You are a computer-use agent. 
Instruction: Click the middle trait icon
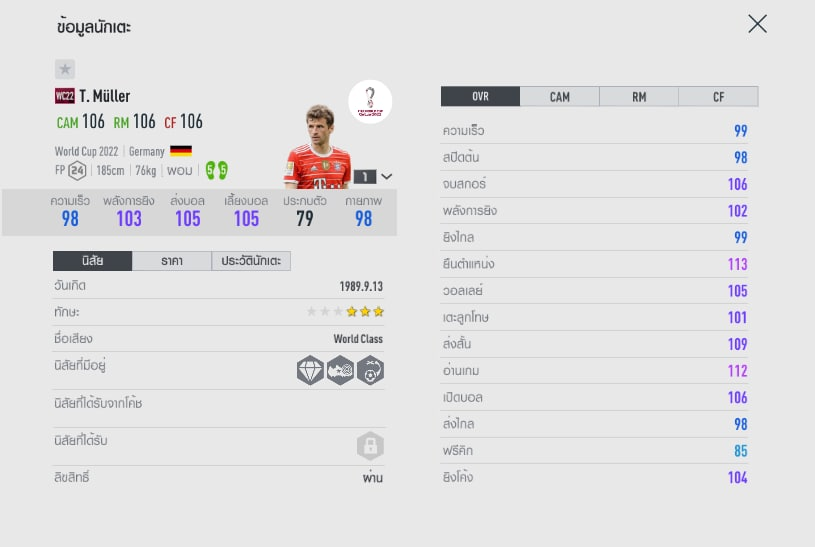(341, 370)
